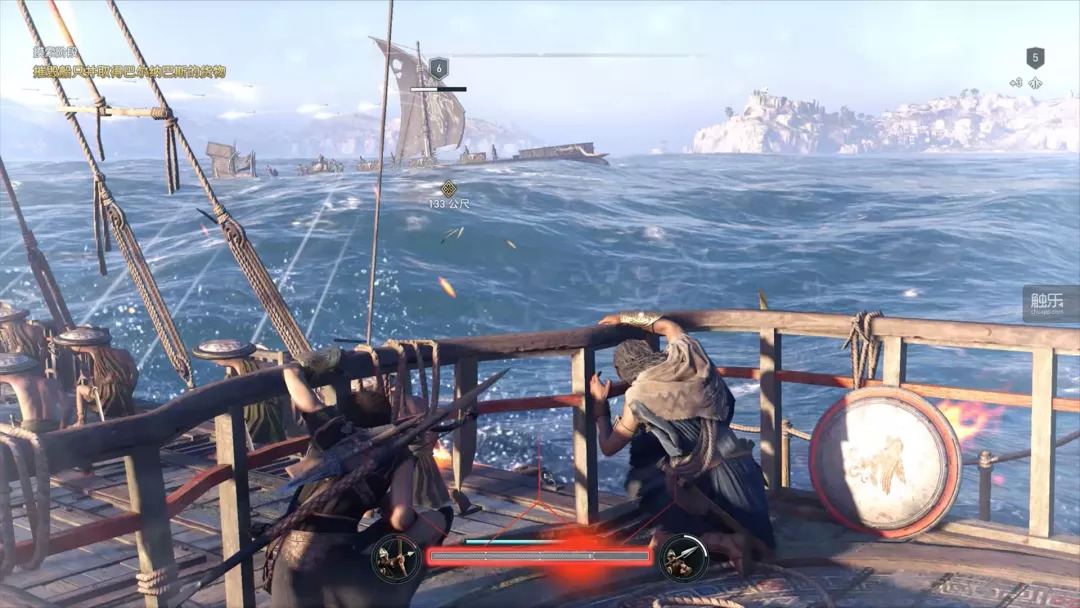The width and height of the screenshot is (1080, 608).
Task: Click the wood resource gain icon
Action: tap(1035, 84)
